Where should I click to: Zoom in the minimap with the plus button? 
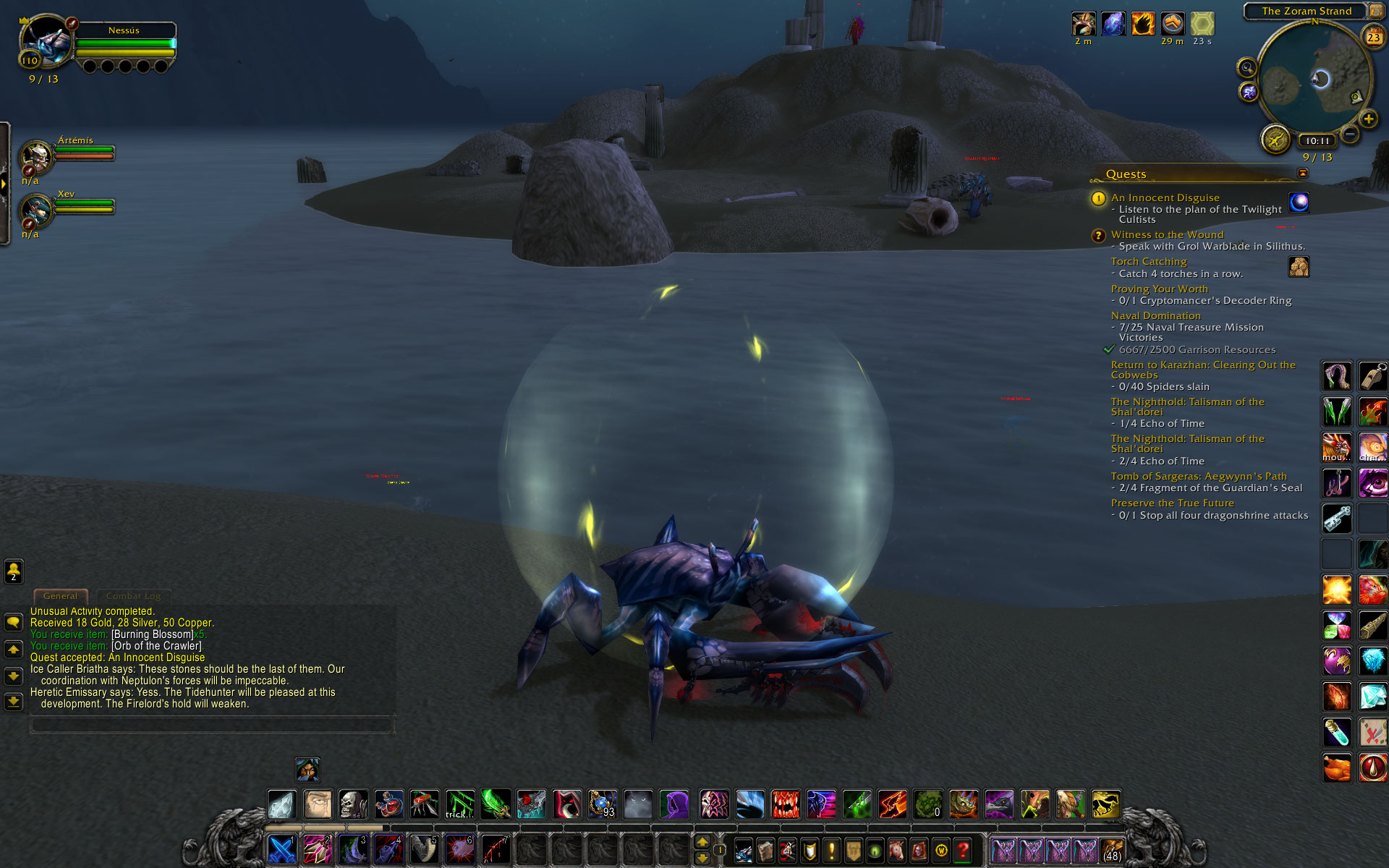tap(1368, 119)
